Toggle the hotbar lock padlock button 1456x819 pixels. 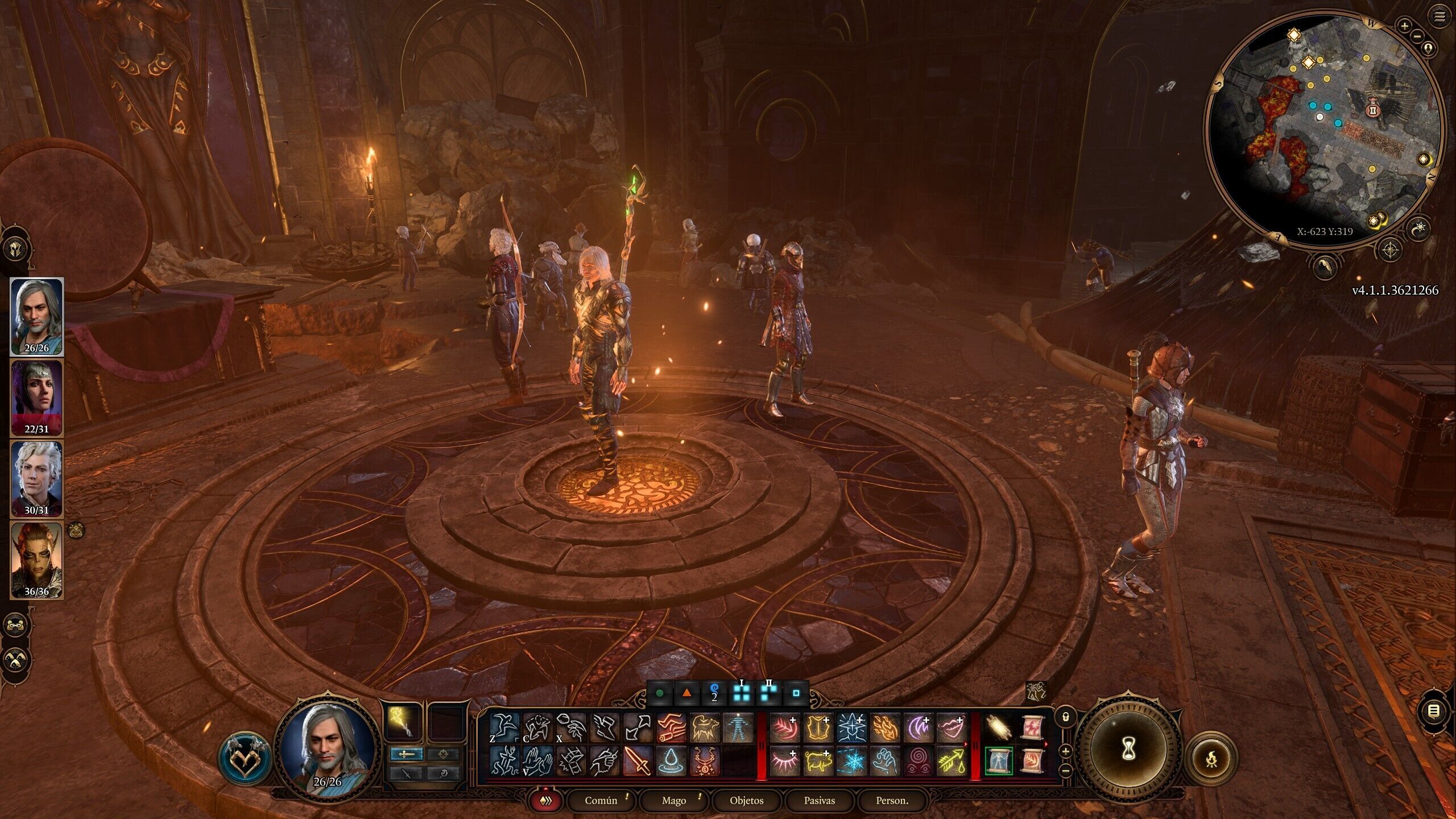click(x=1065, y=717)
